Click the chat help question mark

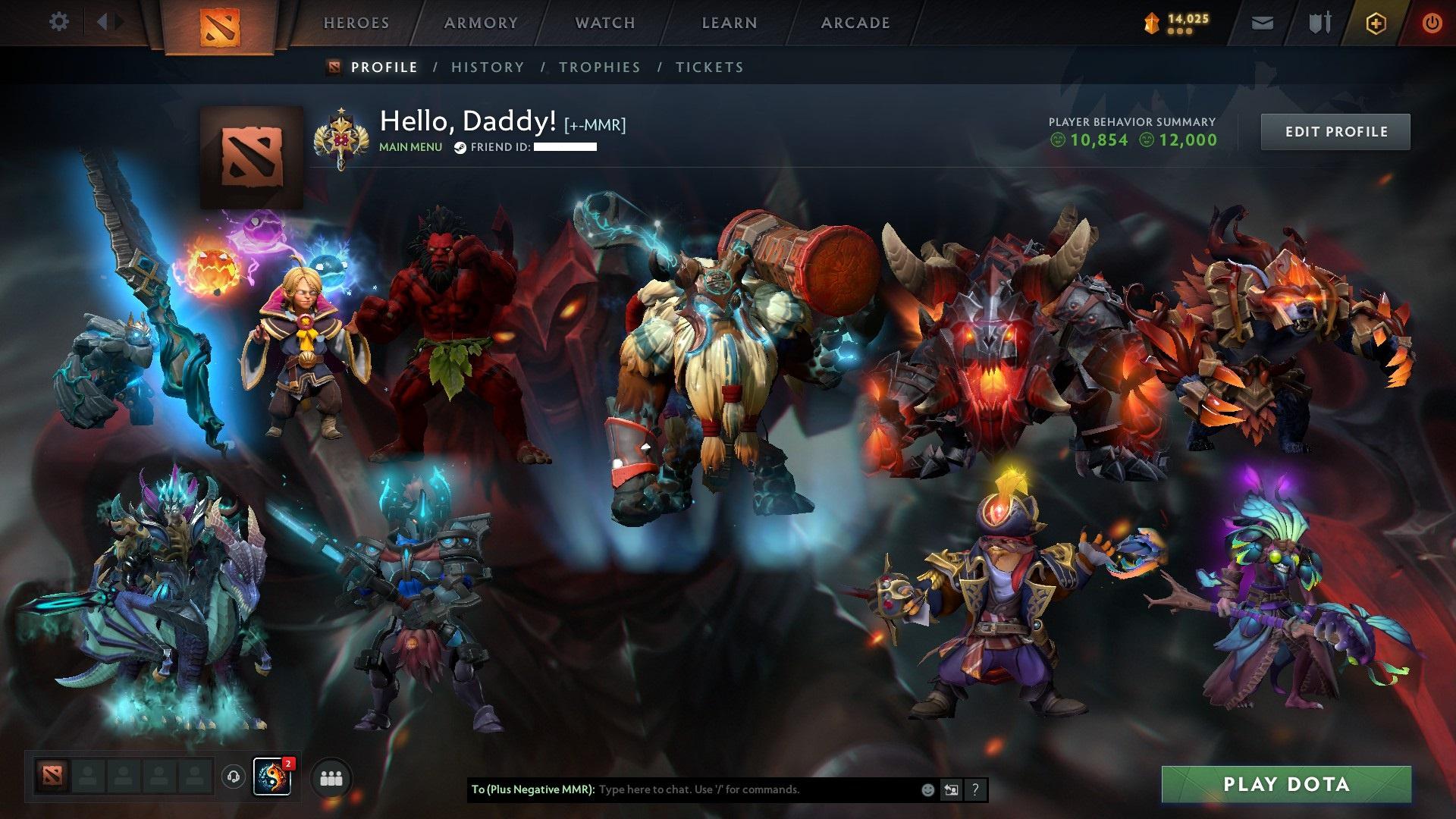pos(975,790)
